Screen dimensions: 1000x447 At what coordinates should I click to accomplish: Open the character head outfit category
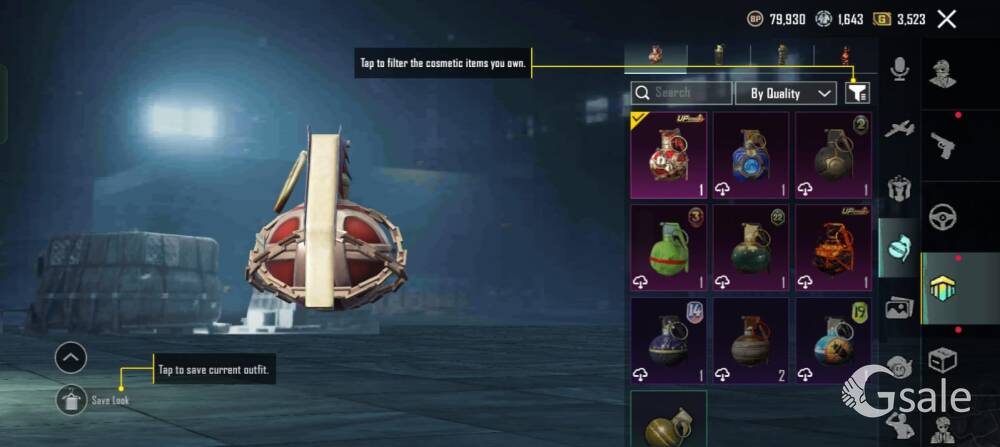[x=943, y=73]
